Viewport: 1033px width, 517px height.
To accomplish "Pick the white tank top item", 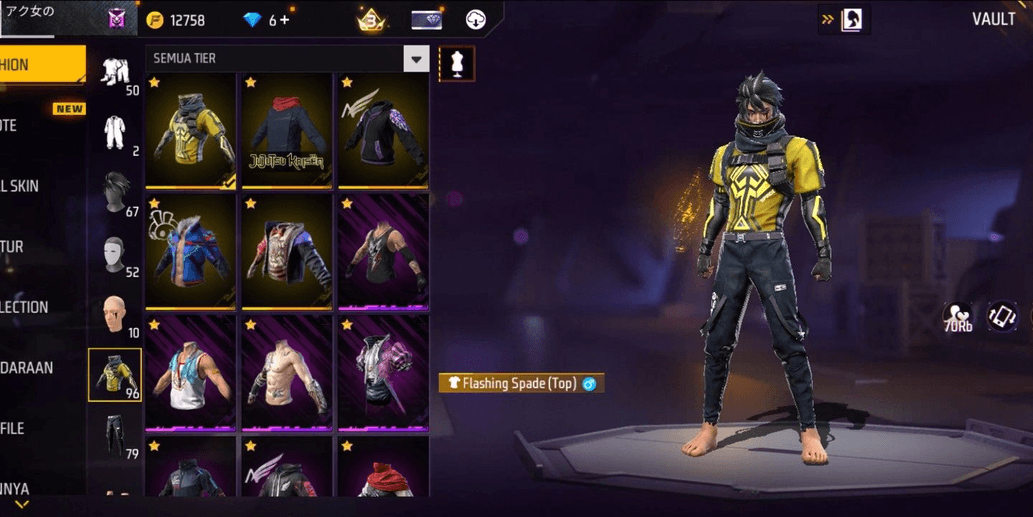I will tap(192, 372).
